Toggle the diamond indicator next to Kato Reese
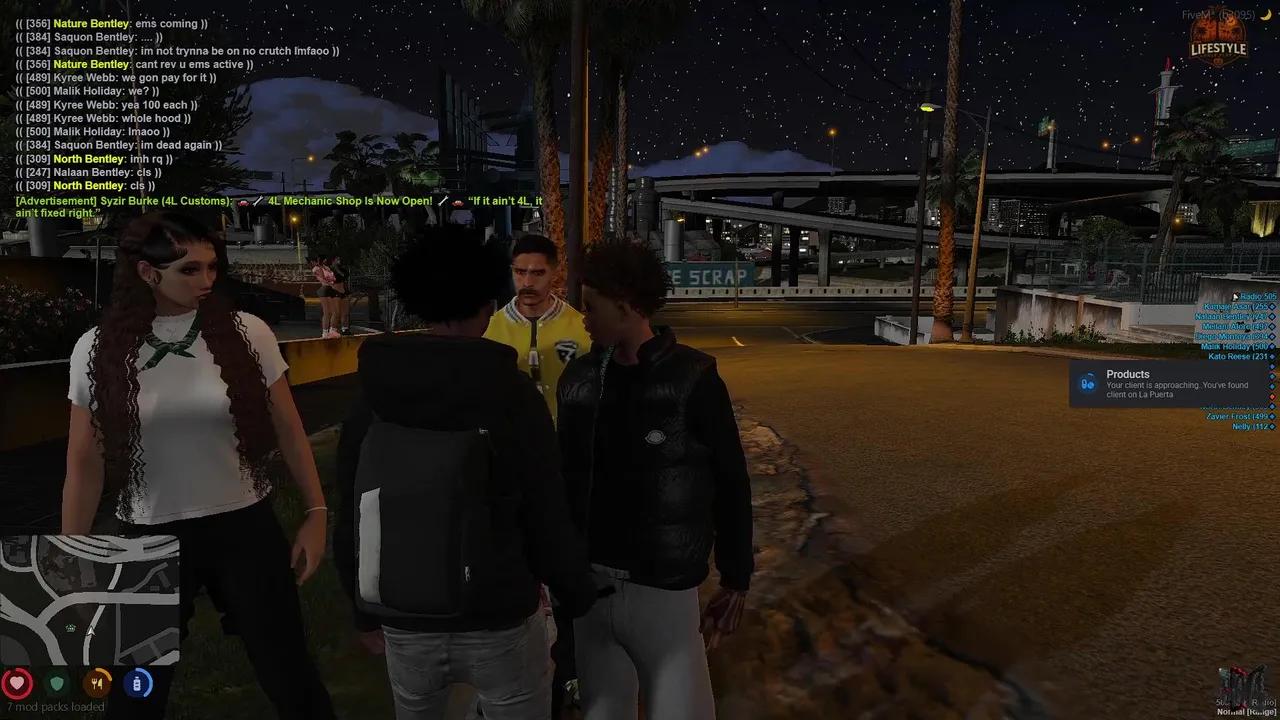 click(1272, 356)
